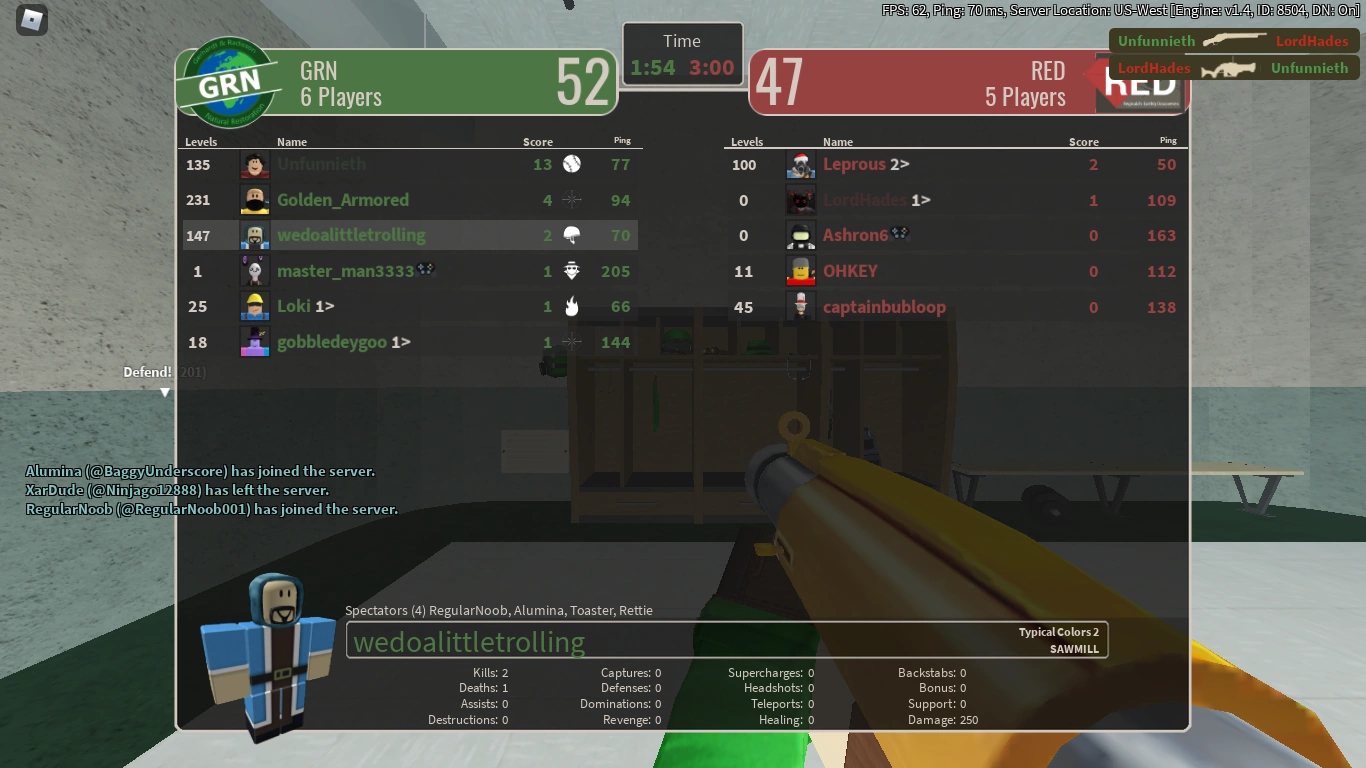Viewport: 1366px width, 768px height.
Task: Open Leprous's avatar thumbnail
Action: (x=800, y=164)
